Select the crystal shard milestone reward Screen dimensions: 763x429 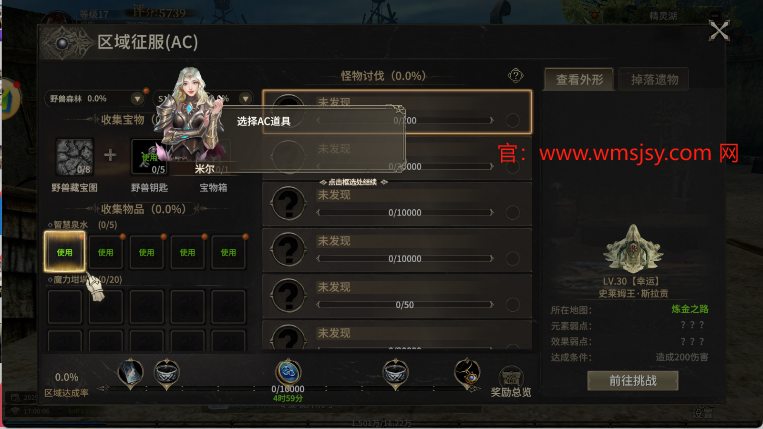(x=131, y=373)
